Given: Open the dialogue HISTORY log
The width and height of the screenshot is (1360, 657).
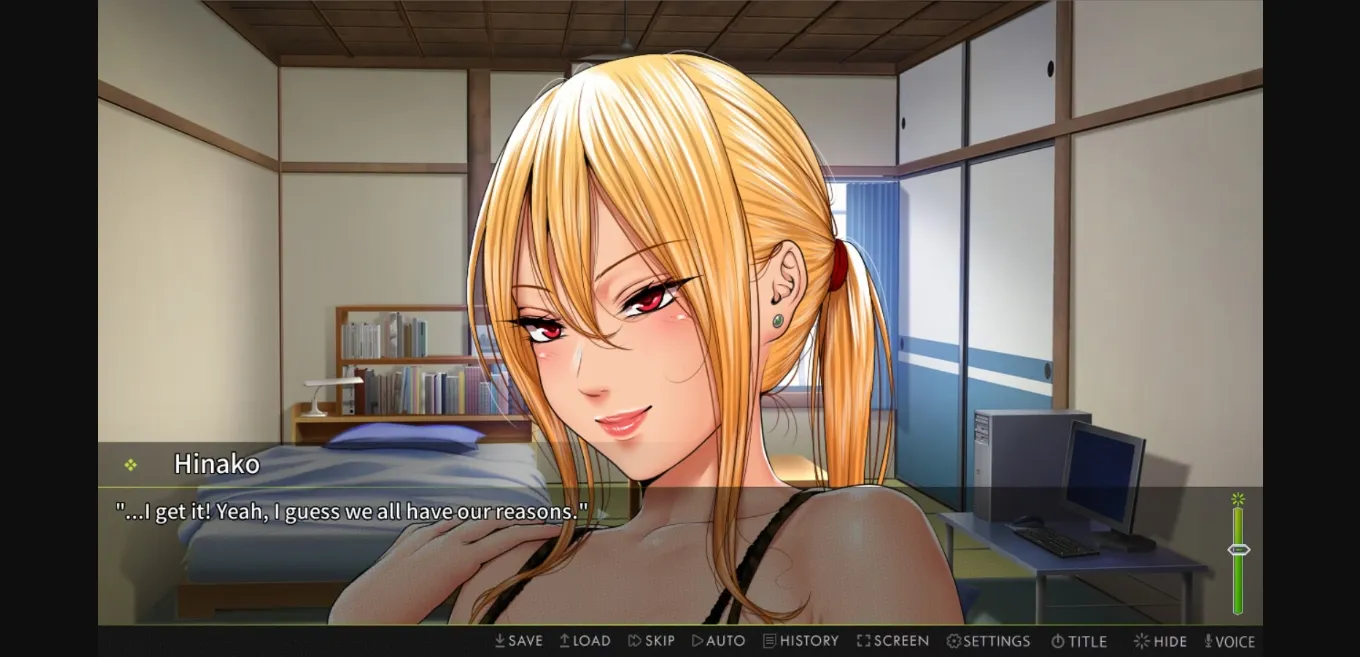Looking at the screenshot, I should click(800, 641).
